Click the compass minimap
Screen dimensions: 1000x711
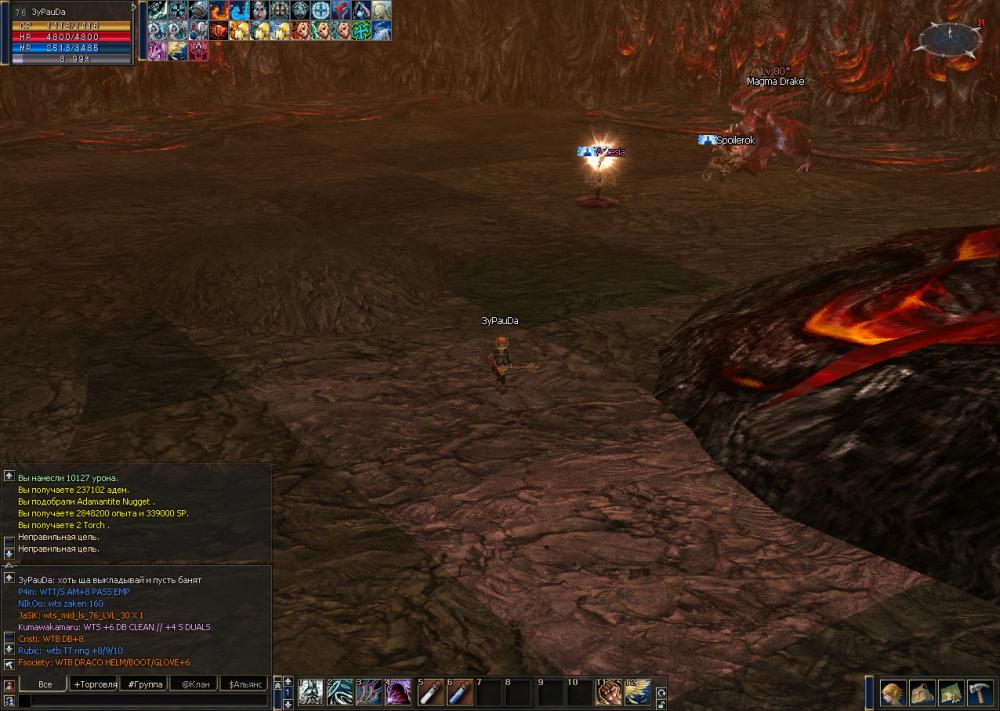point(948,38)
